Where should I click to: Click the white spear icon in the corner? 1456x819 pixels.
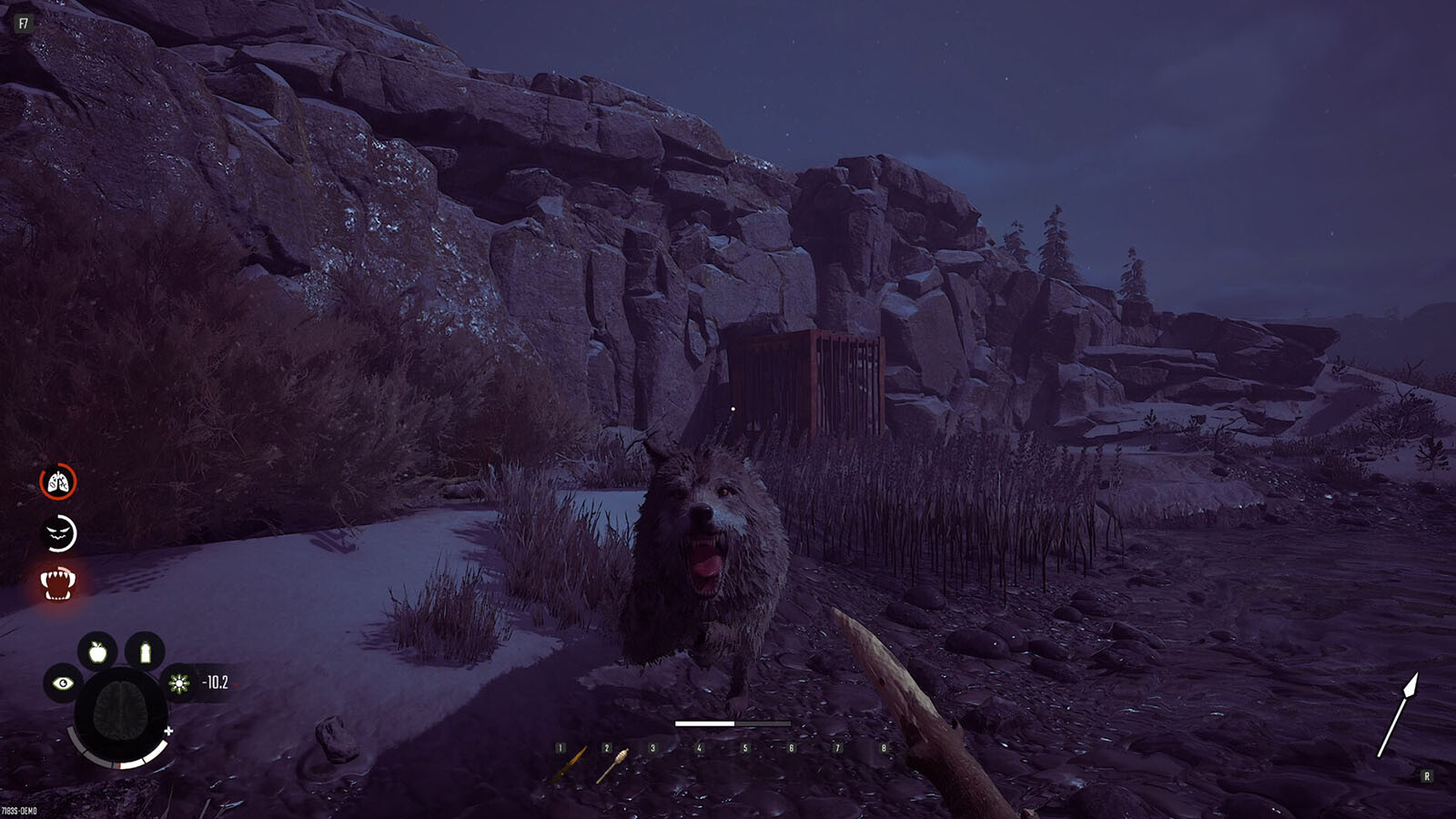(x=1397, y=715)
